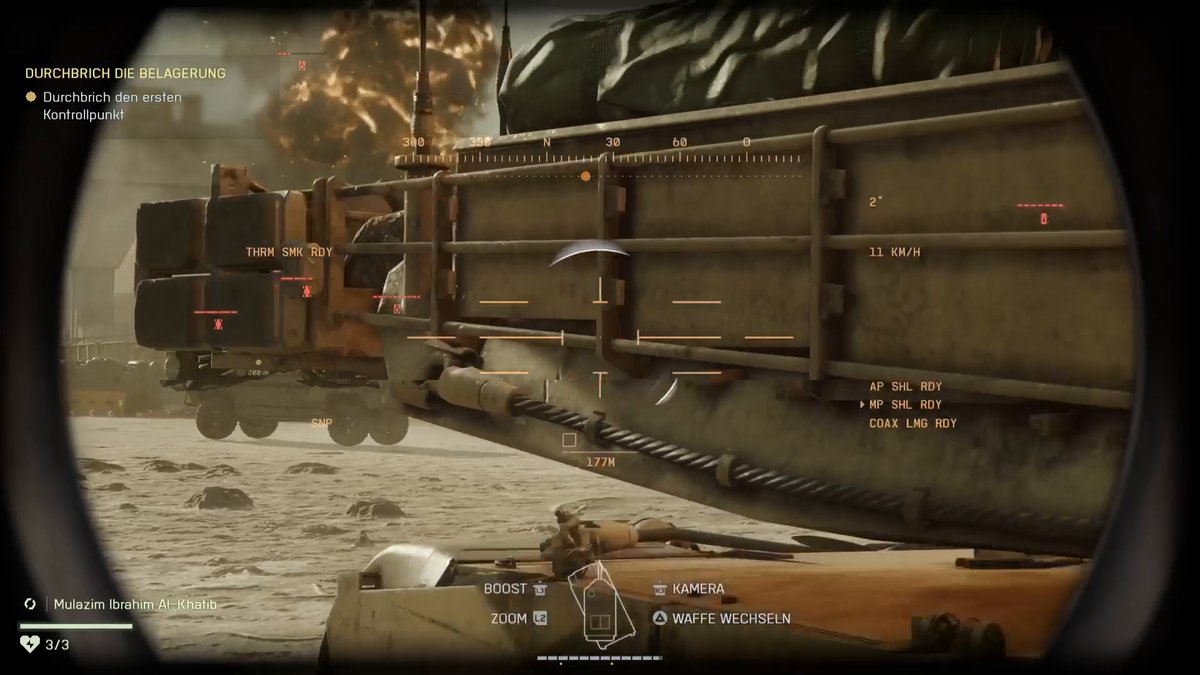The image size is (1200, 675).
Task: Select the MP SHL RDY shell entry
Action: (x=905, y=405)
